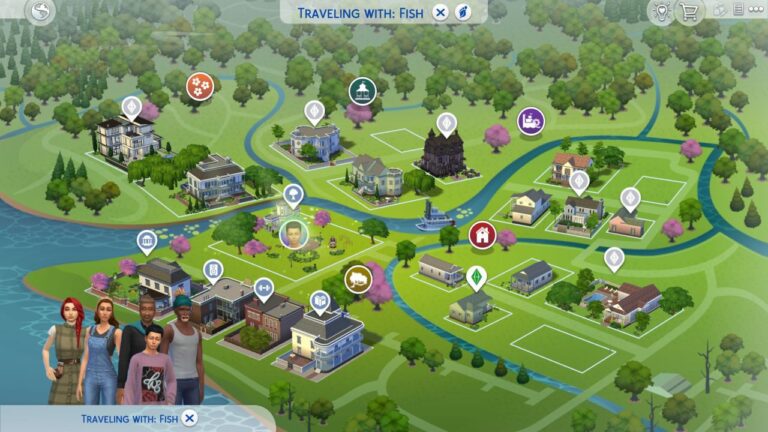Select the gym dumbbell lot marker

point(264,289)
